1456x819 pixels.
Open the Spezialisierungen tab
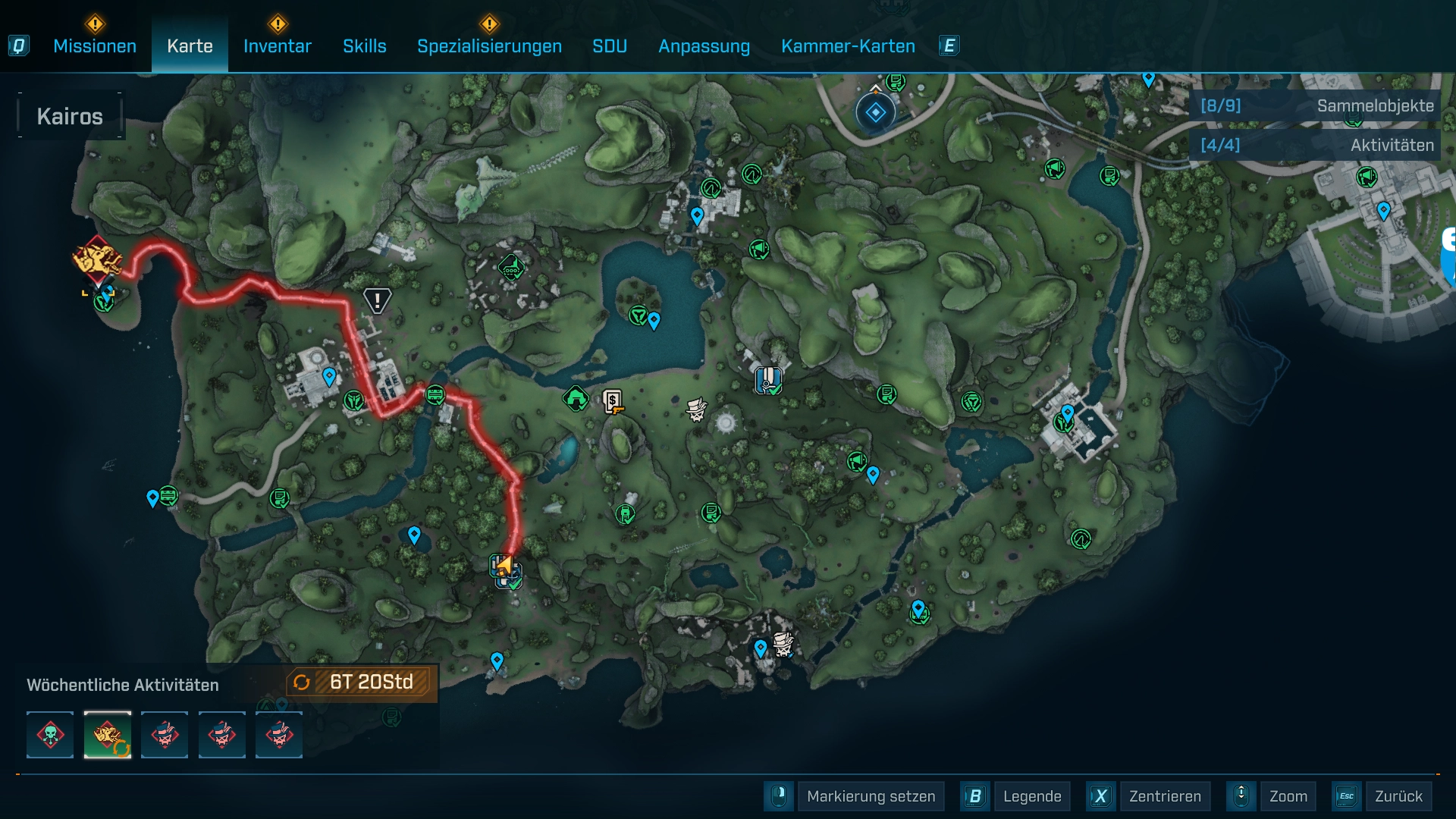(x=489, y=46)
